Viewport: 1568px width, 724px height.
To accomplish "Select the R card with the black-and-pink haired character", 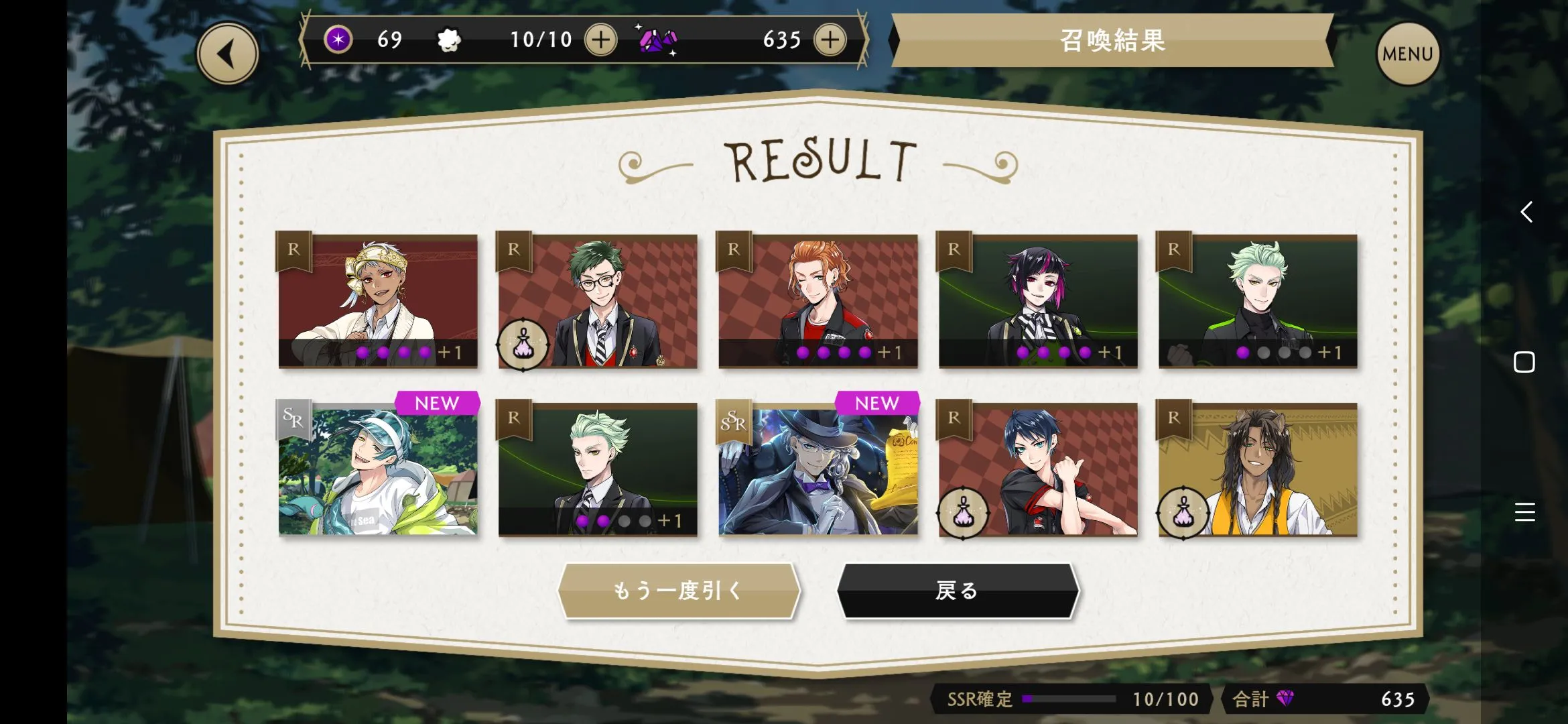I will (1038, 301).
